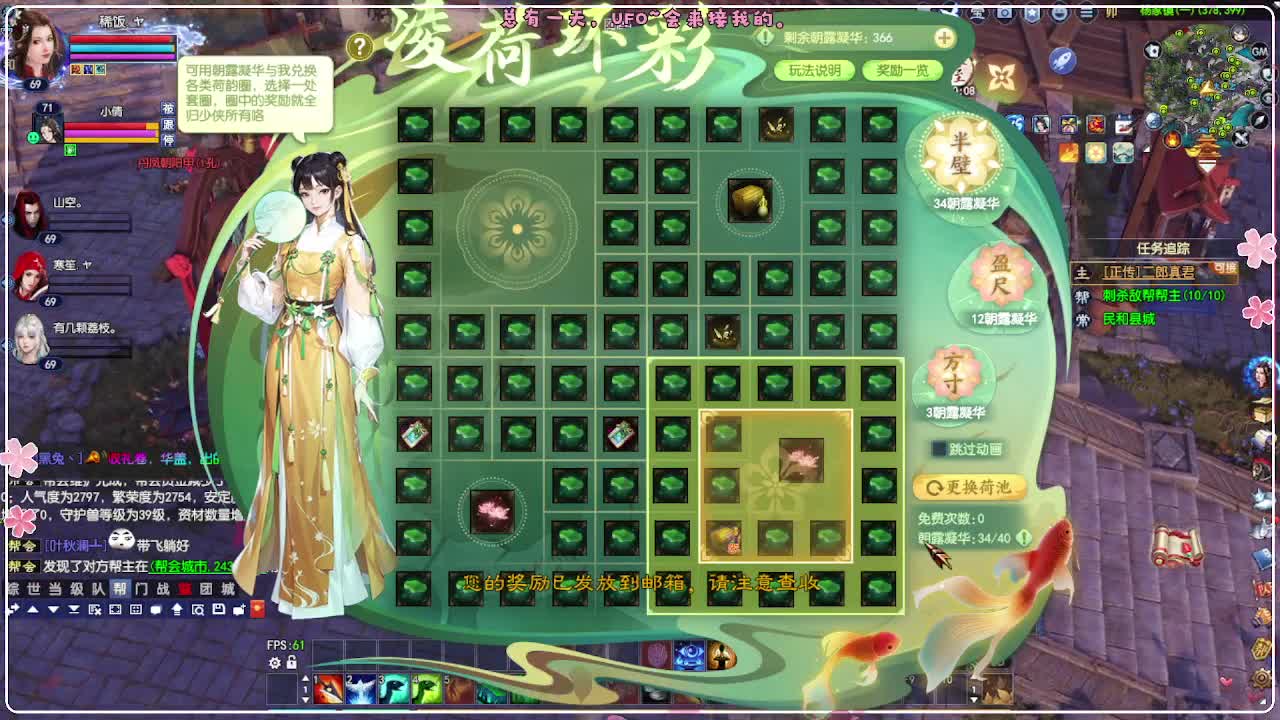Click the GM icon on the minimap

(1258, 51)
